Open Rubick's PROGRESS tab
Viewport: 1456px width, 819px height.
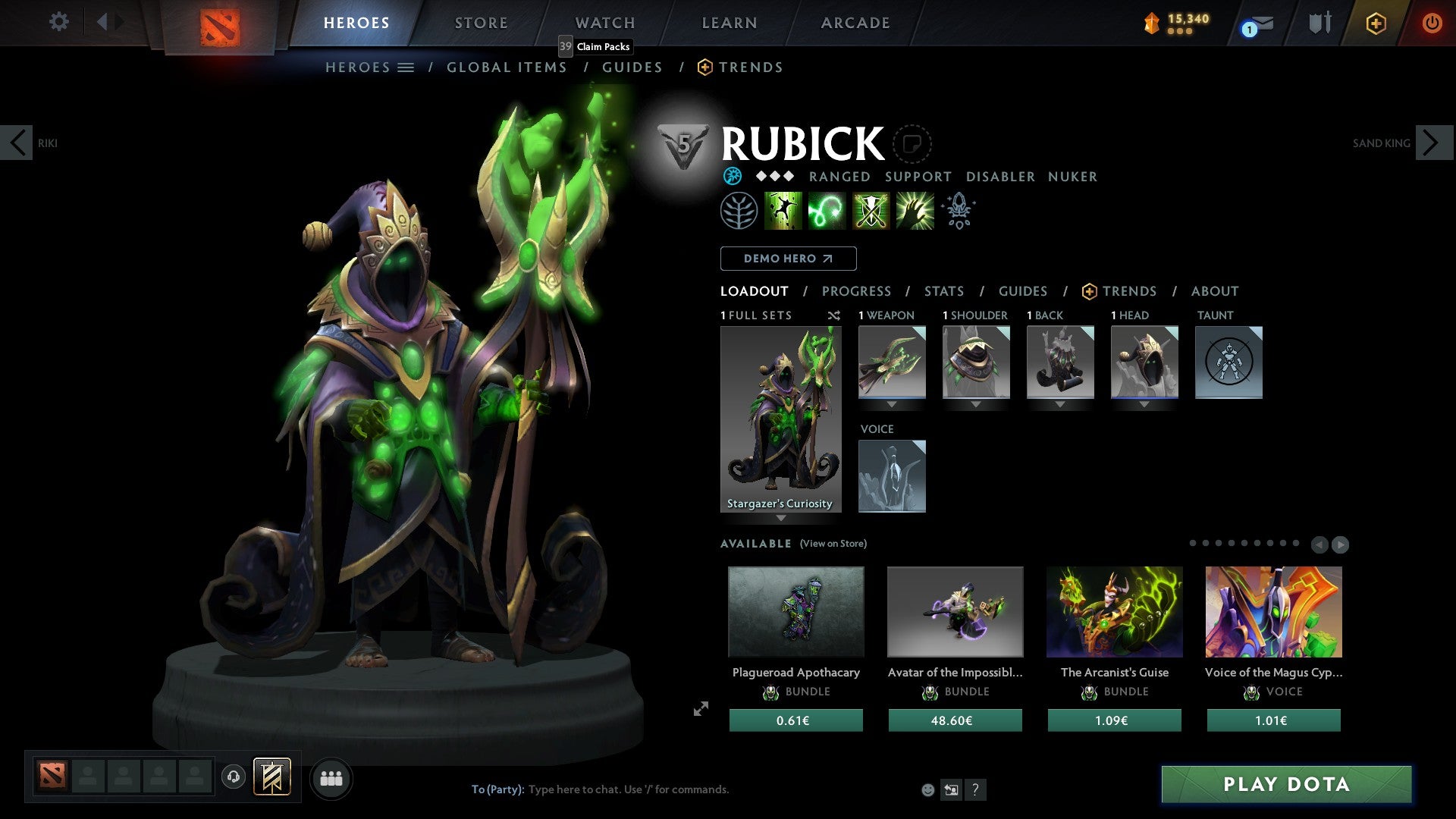pos(856,290)
